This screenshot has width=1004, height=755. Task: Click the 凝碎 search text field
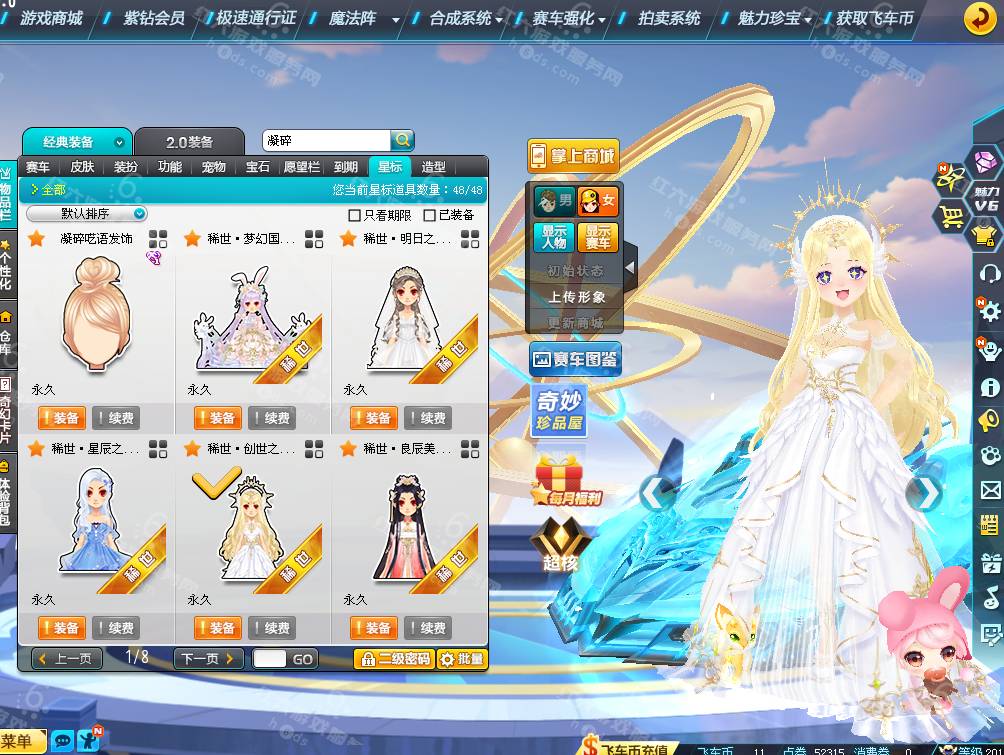[x=325, y=141]
